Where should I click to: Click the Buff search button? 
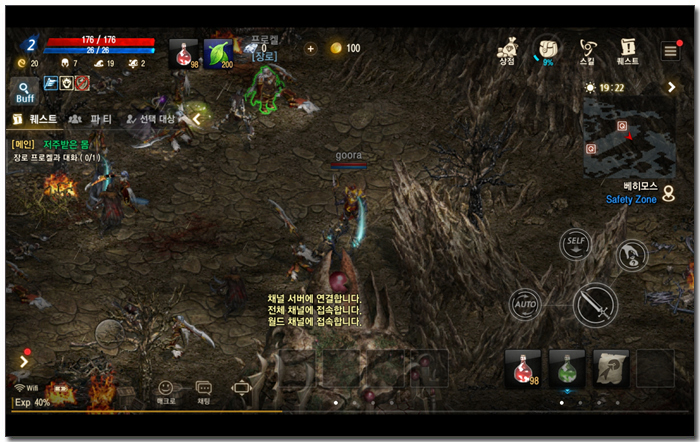pyautogui.click(x=25, y=93)
